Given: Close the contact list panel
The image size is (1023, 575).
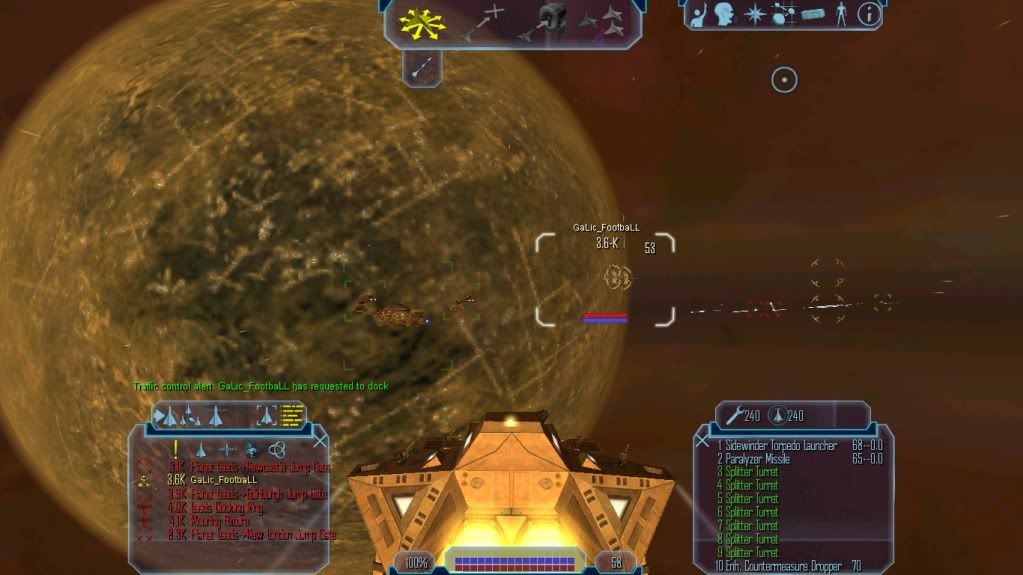Looking at the screenshot, I should [x=320, y=440].
